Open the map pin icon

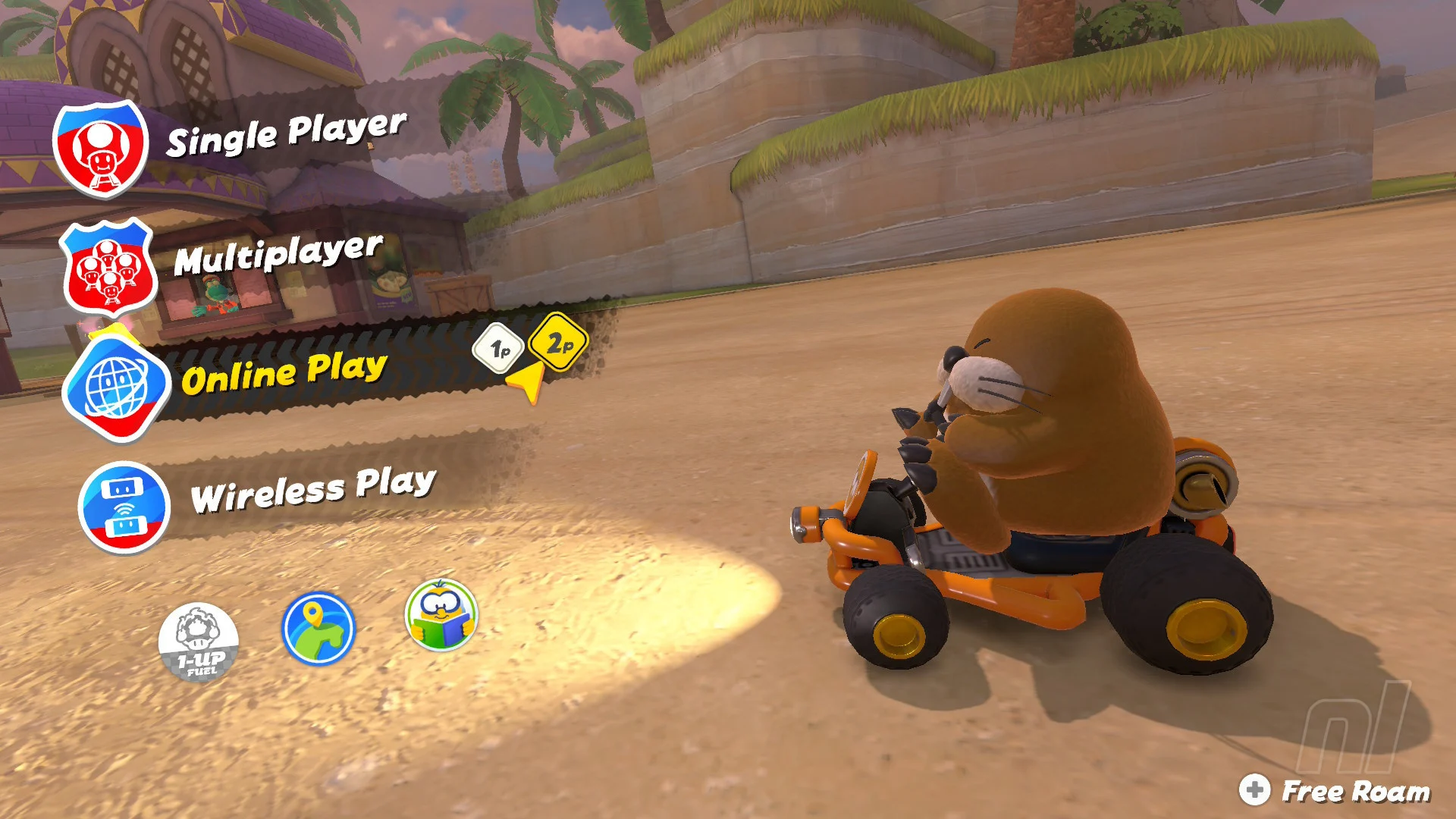(318, 628)
